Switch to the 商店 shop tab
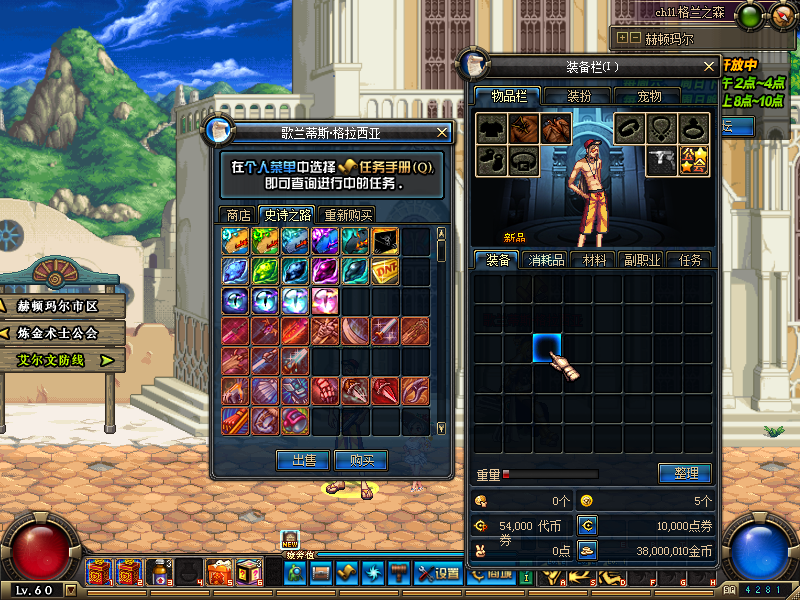Image resolution: width=800 pixels, height=600 pixels. click(x=238, y=215)
